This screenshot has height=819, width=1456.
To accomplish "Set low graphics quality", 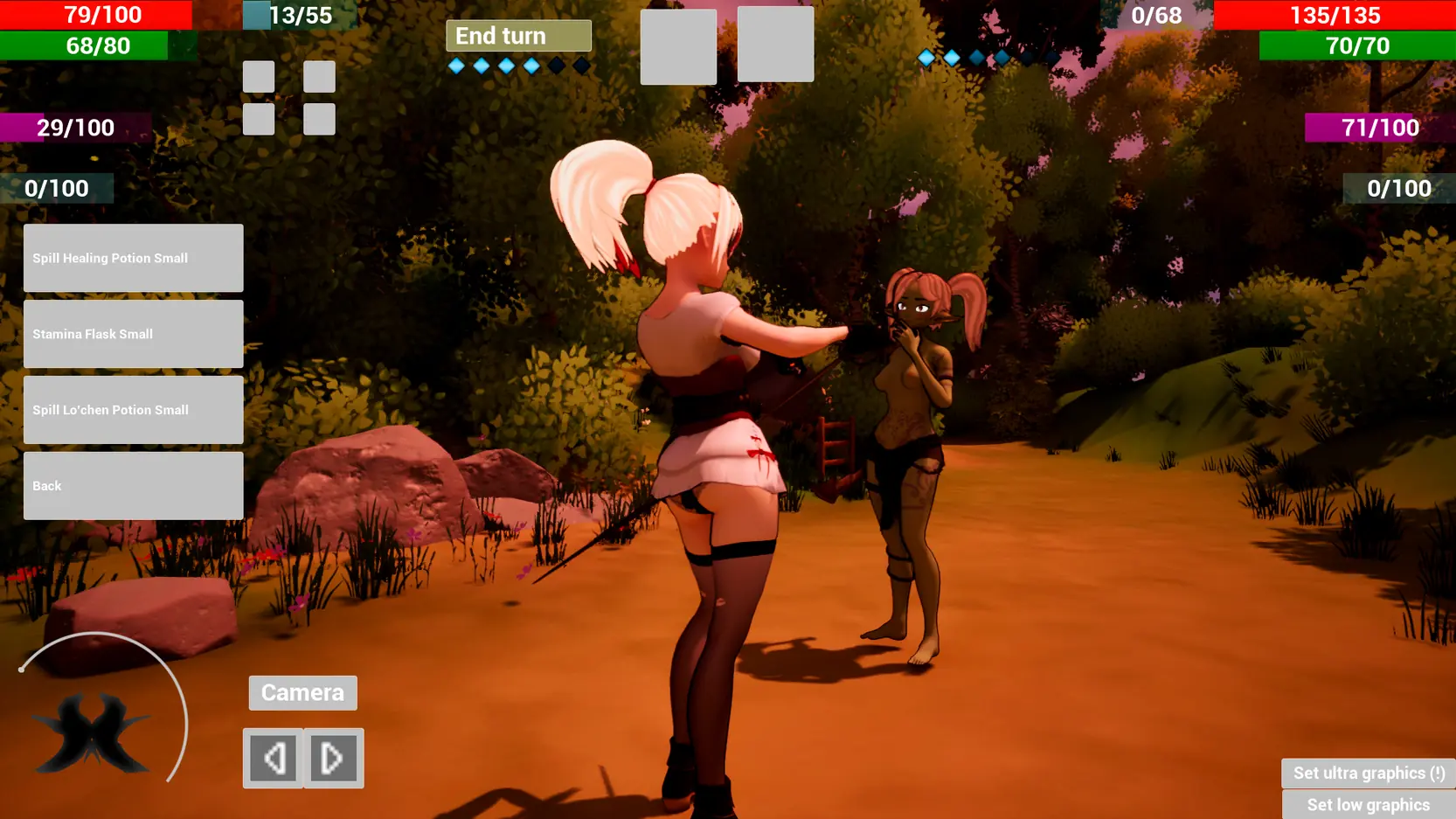I will (x=1368, y=805).
